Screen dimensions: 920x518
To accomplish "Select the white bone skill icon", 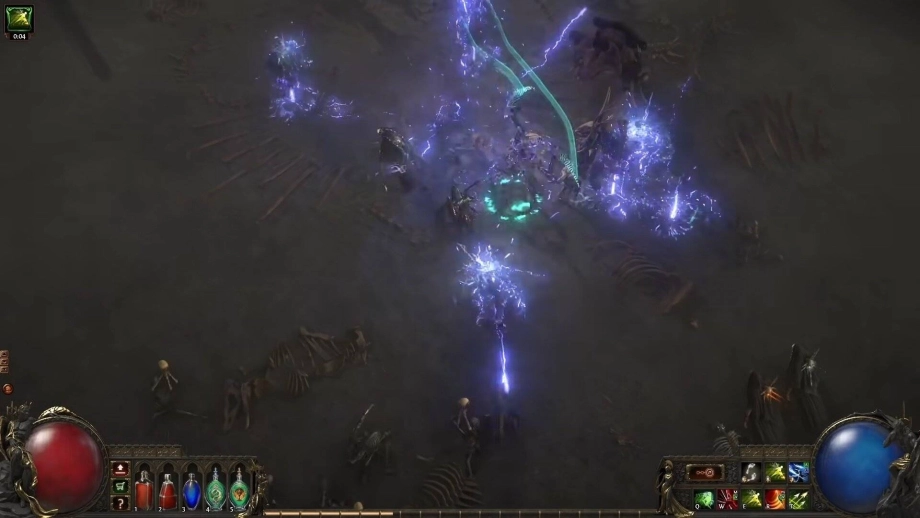I will [750, 473].
